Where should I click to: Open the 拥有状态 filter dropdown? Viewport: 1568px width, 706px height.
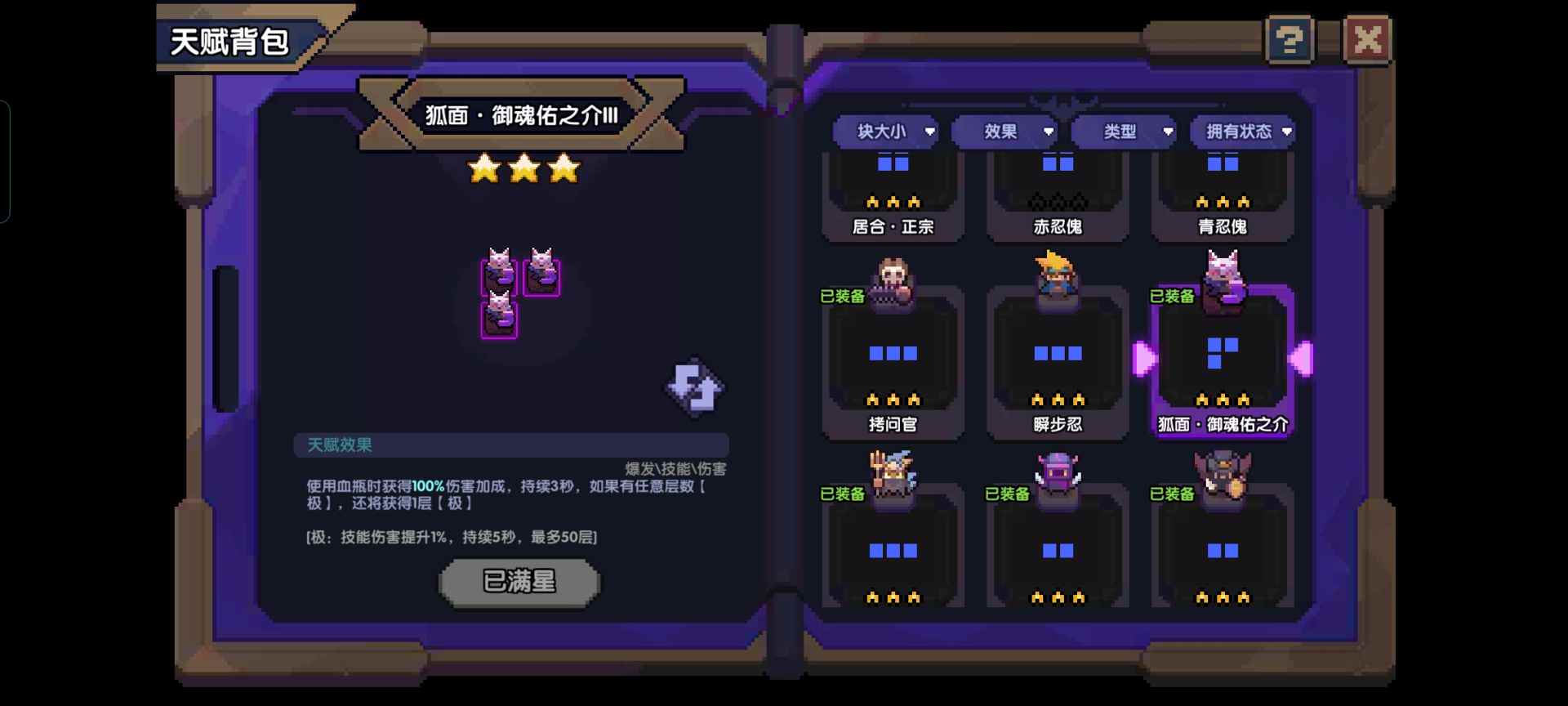coord(1242,132)
